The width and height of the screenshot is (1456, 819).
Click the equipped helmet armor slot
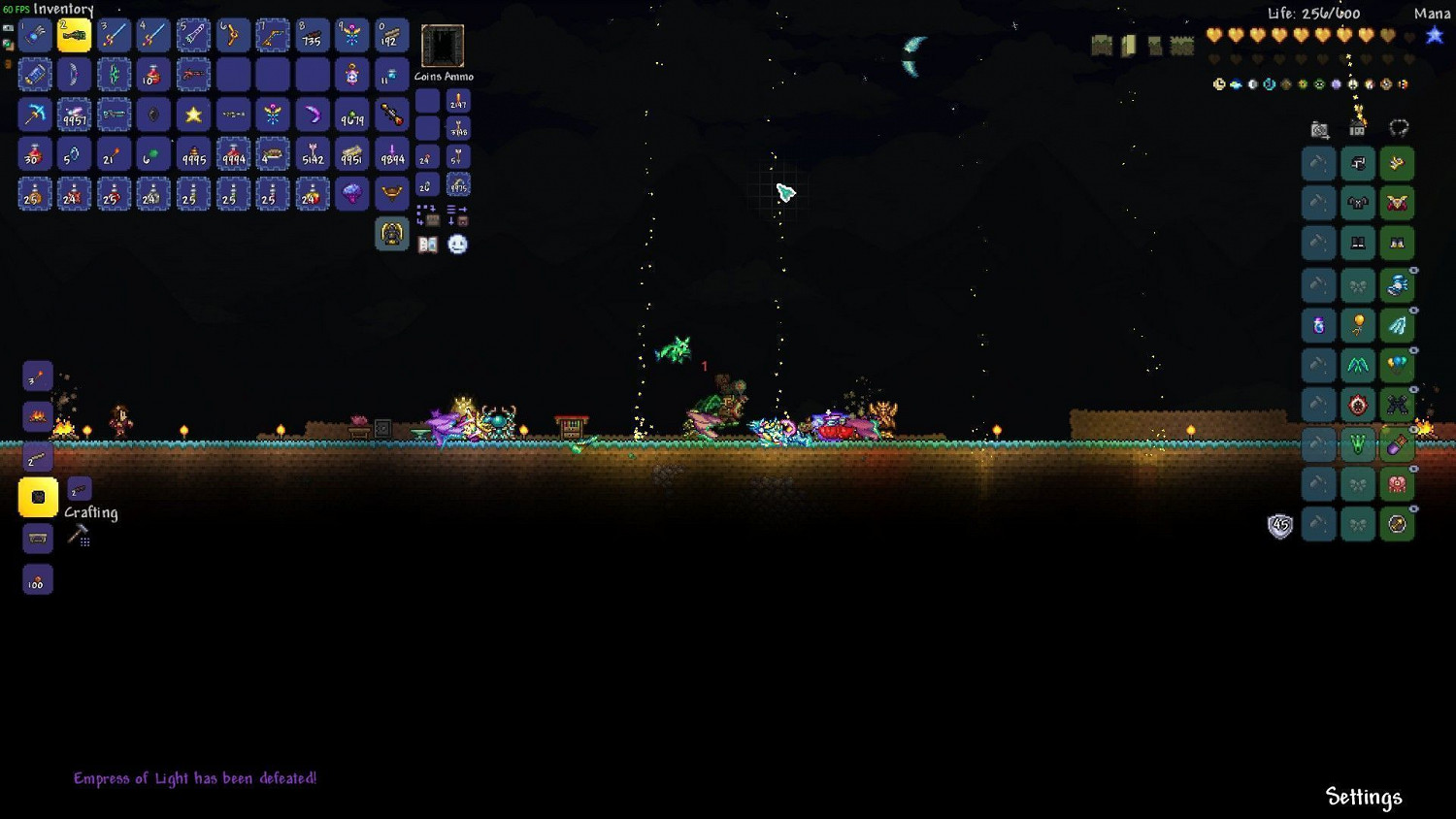point(1396,163)
